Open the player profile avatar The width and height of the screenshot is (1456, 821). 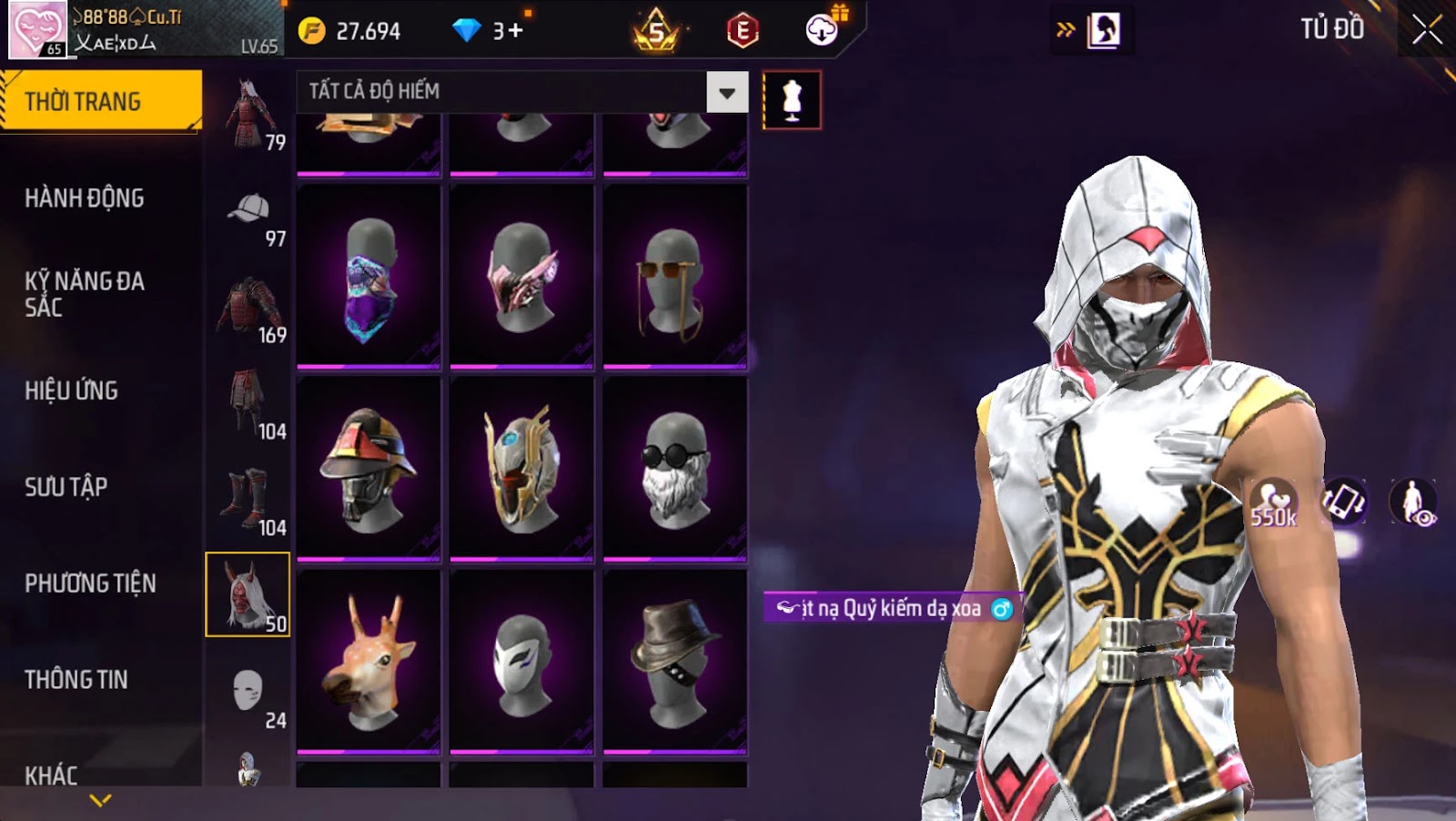tap(38, 29)
